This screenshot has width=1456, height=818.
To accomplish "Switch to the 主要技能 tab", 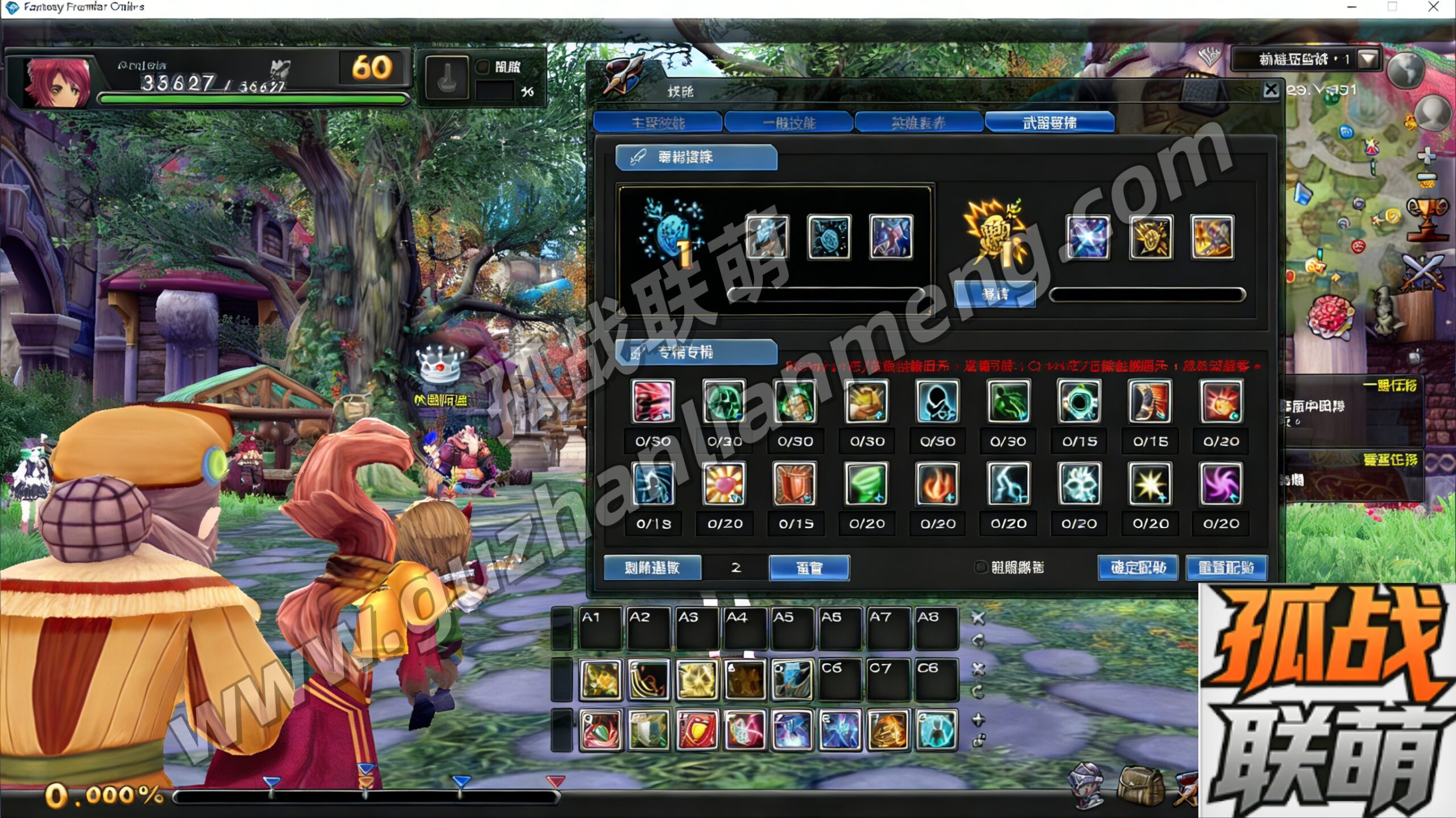I will coord(657,123).
